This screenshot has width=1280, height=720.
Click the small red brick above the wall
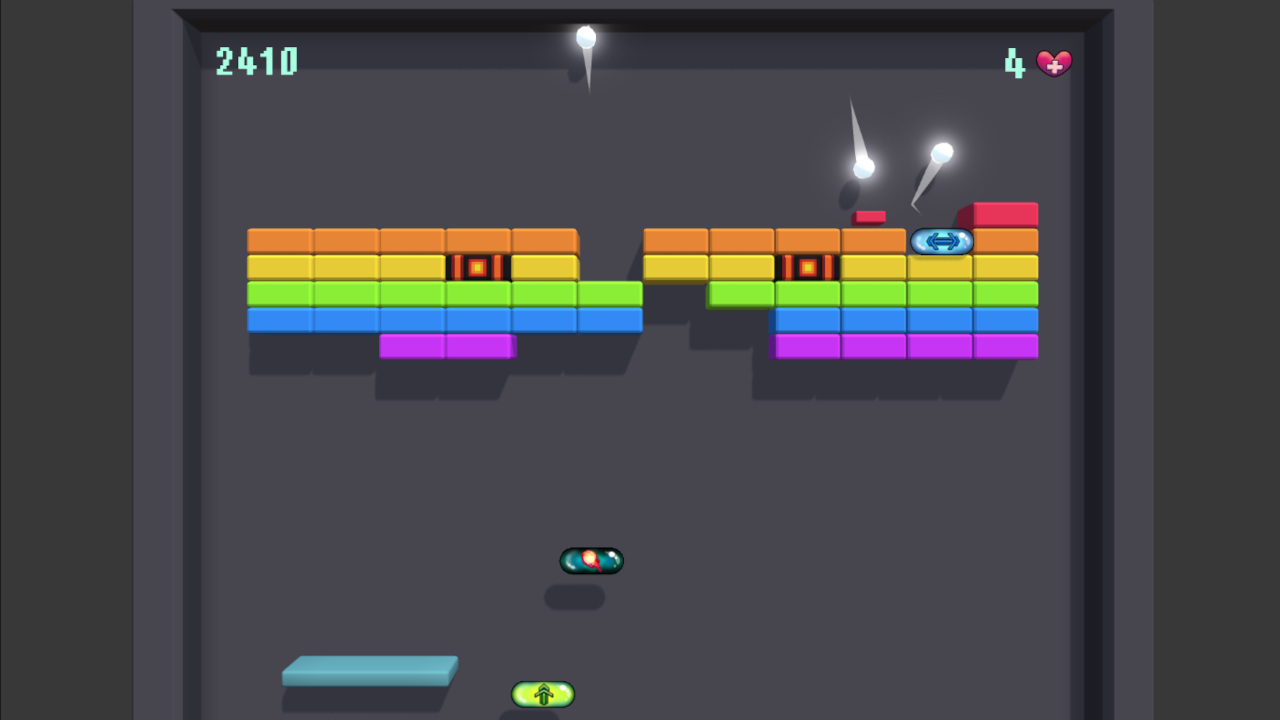pos(869,214)
